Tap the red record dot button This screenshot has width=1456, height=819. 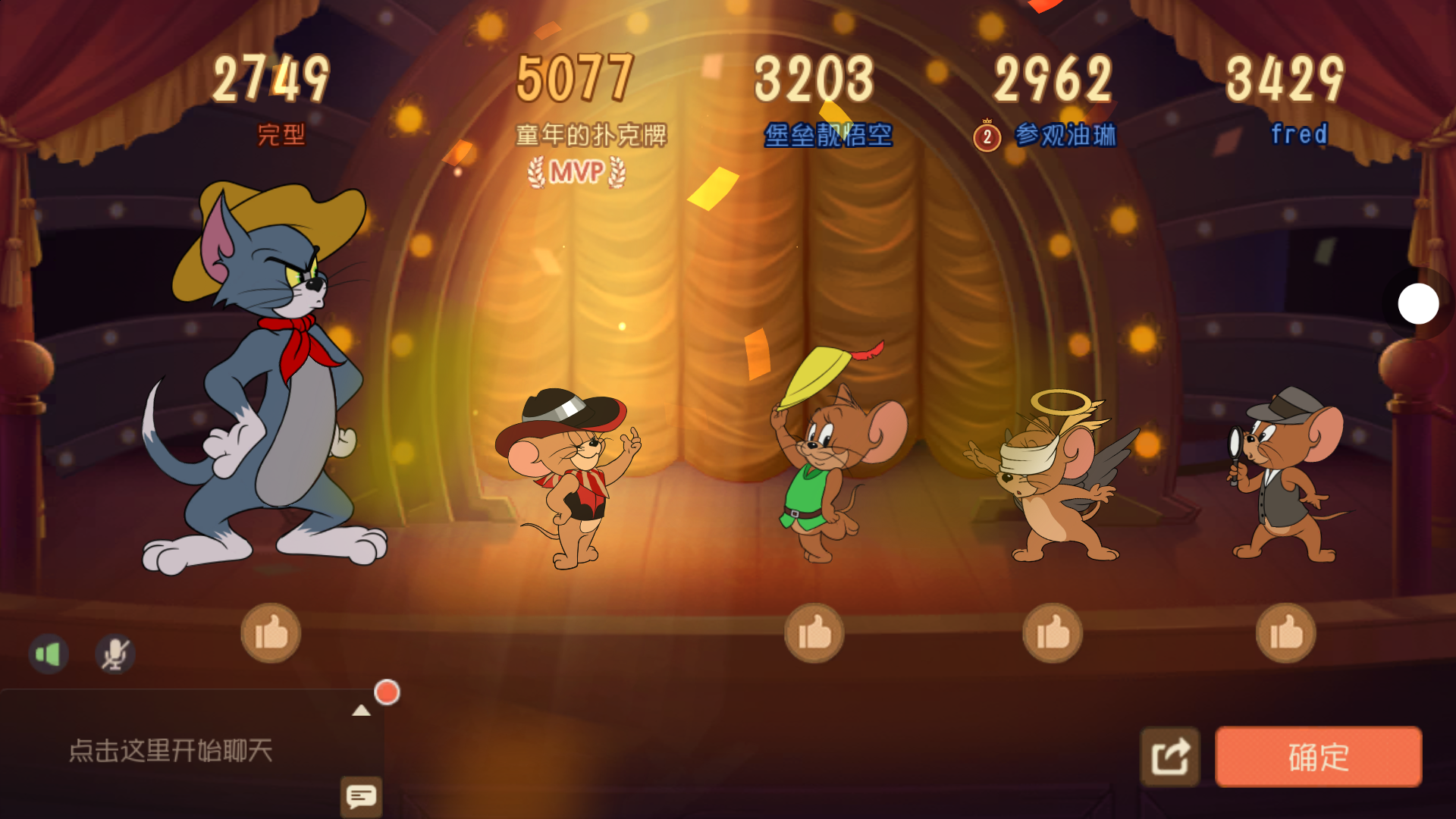tap(387, 692)
